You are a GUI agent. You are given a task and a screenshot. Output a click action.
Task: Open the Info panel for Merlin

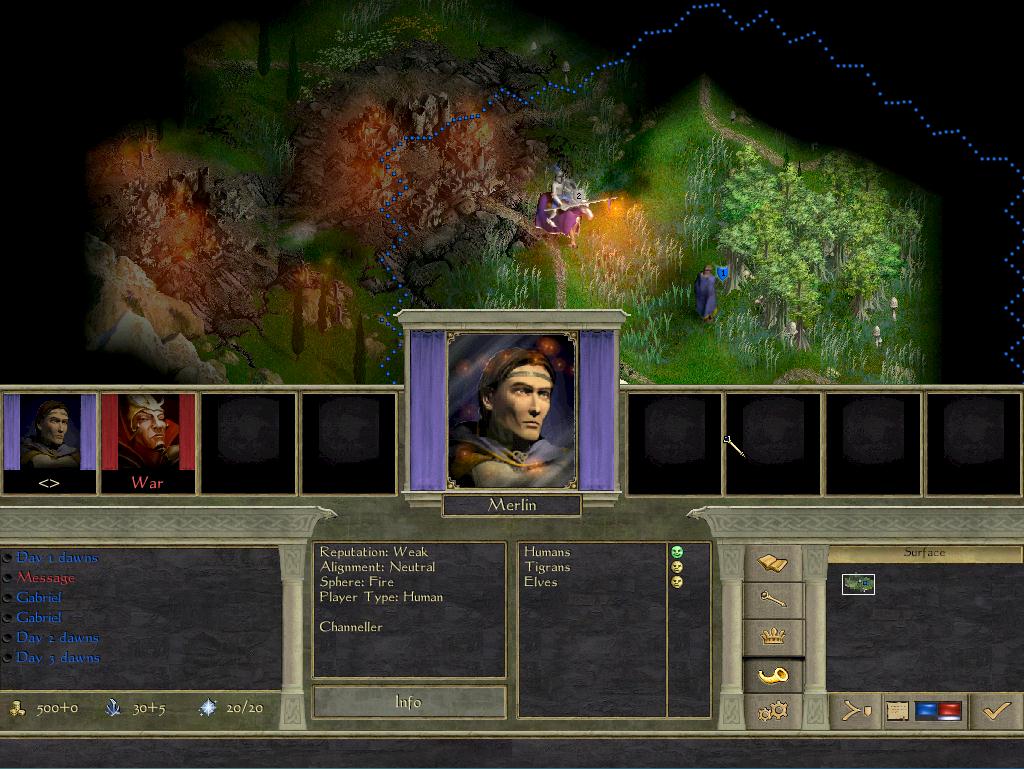coord(408,702)
